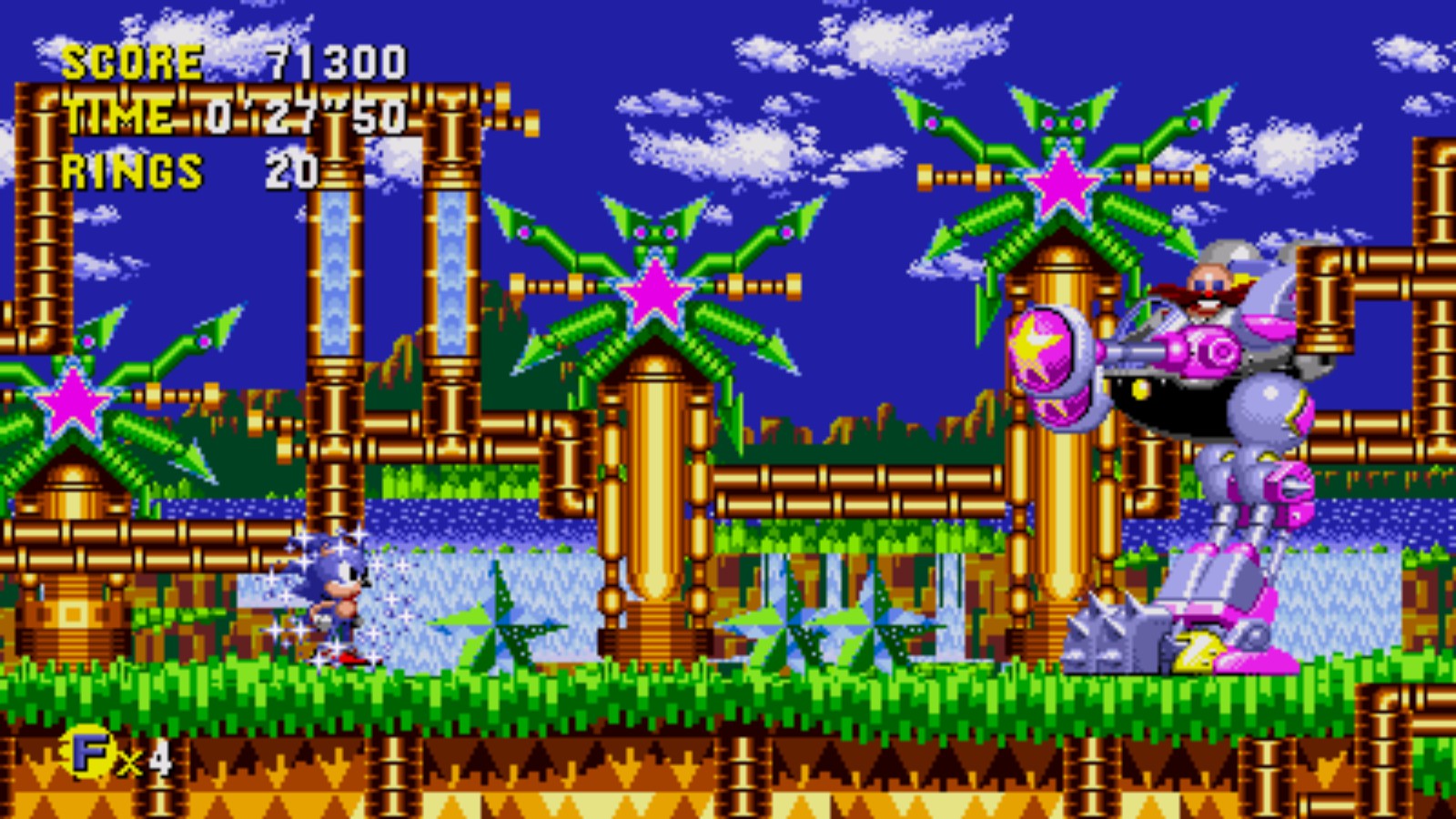
Task: Select the SCORE label text
Action: click(132, 62)
